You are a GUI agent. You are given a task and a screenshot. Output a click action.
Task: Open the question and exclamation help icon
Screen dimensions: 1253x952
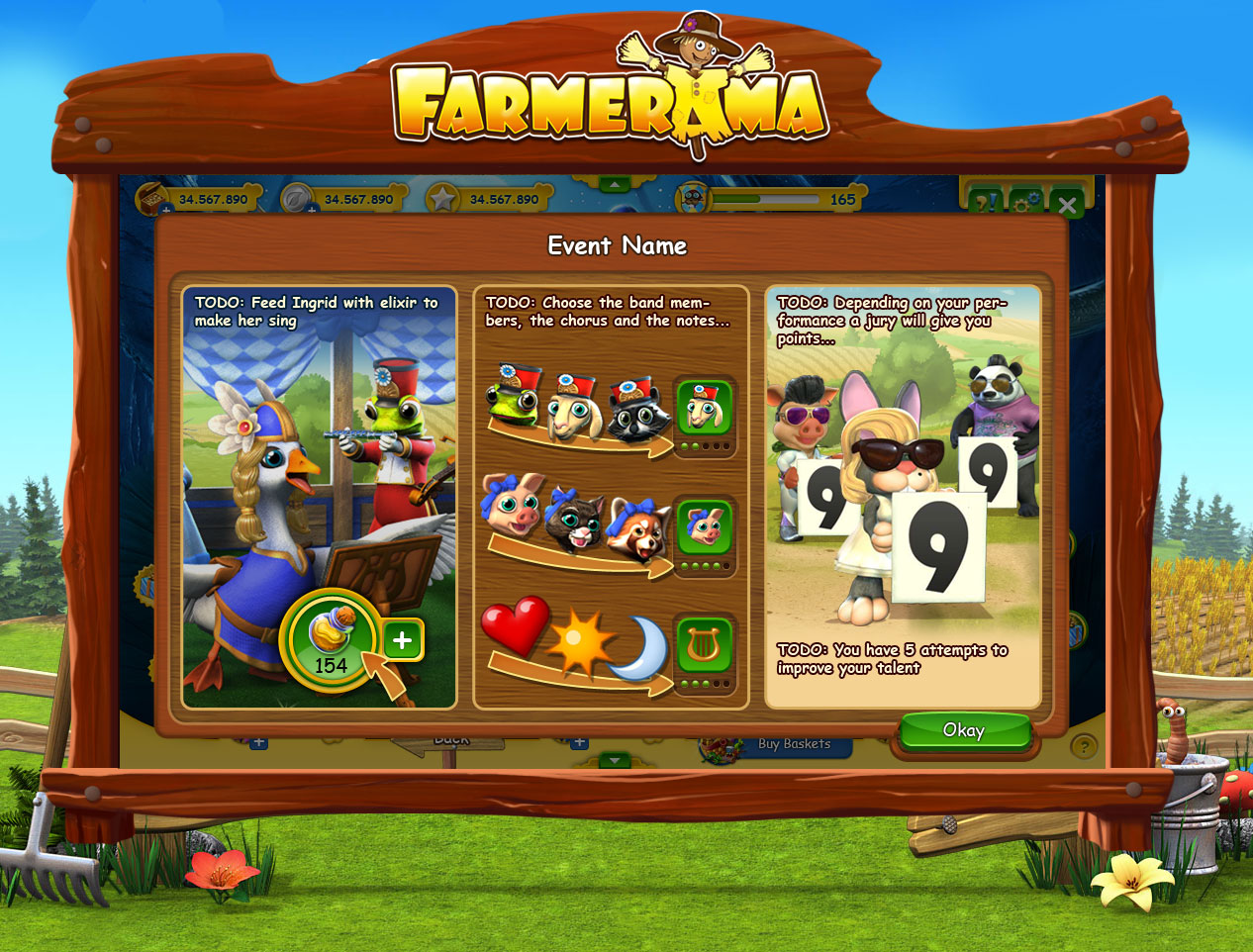point(985,203)
